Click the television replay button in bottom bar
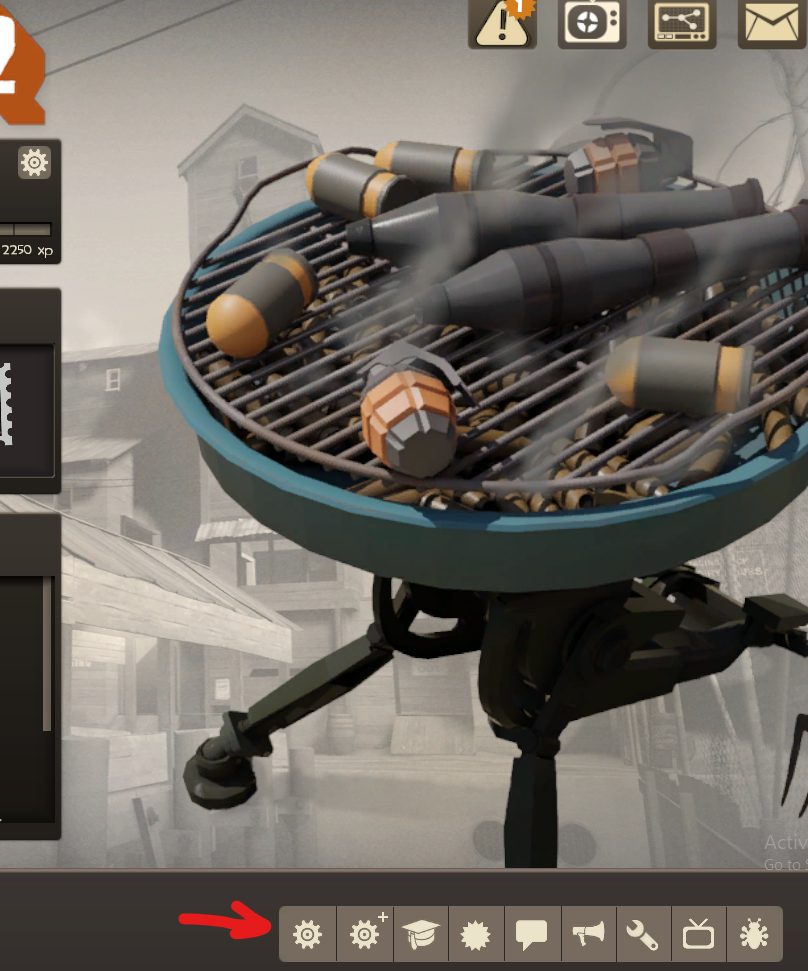808x971 pixels. (698, 934)
